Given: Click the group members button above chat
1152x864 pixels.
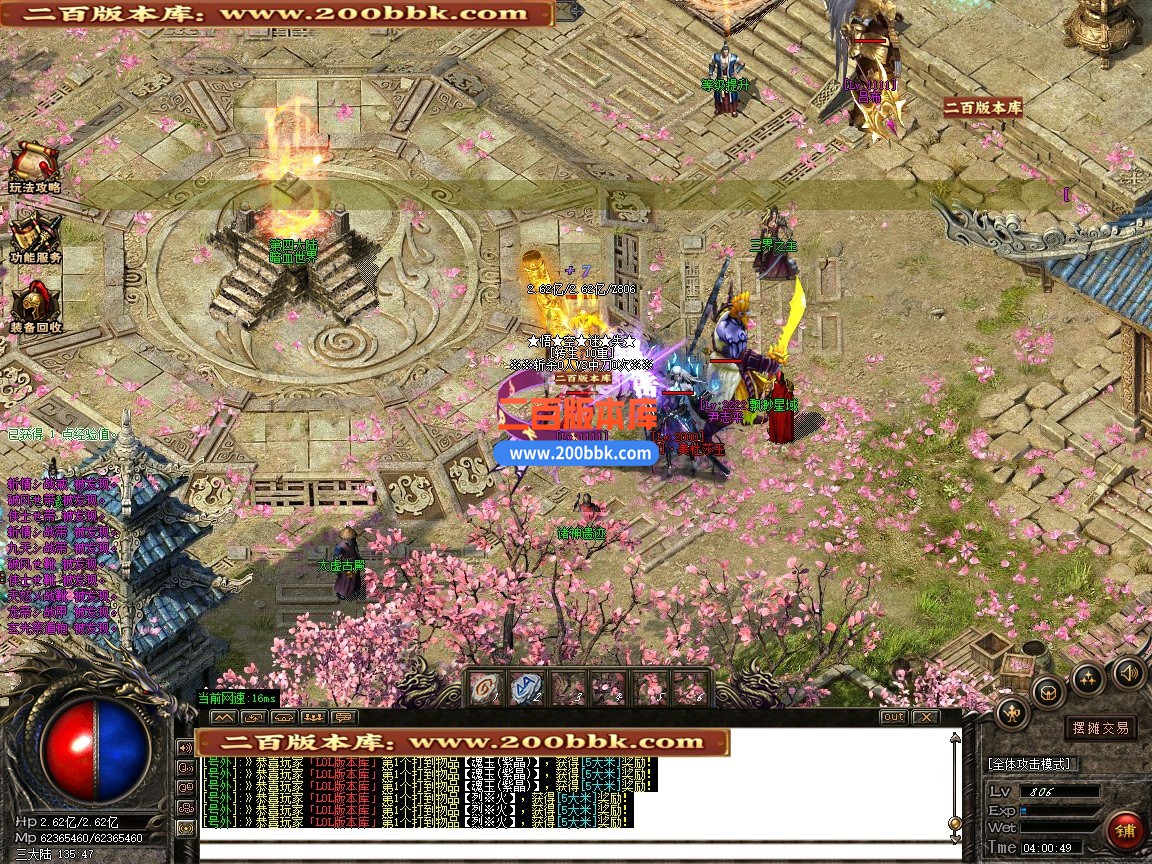Looking at the screenshot, I should (x=313, y=717).
